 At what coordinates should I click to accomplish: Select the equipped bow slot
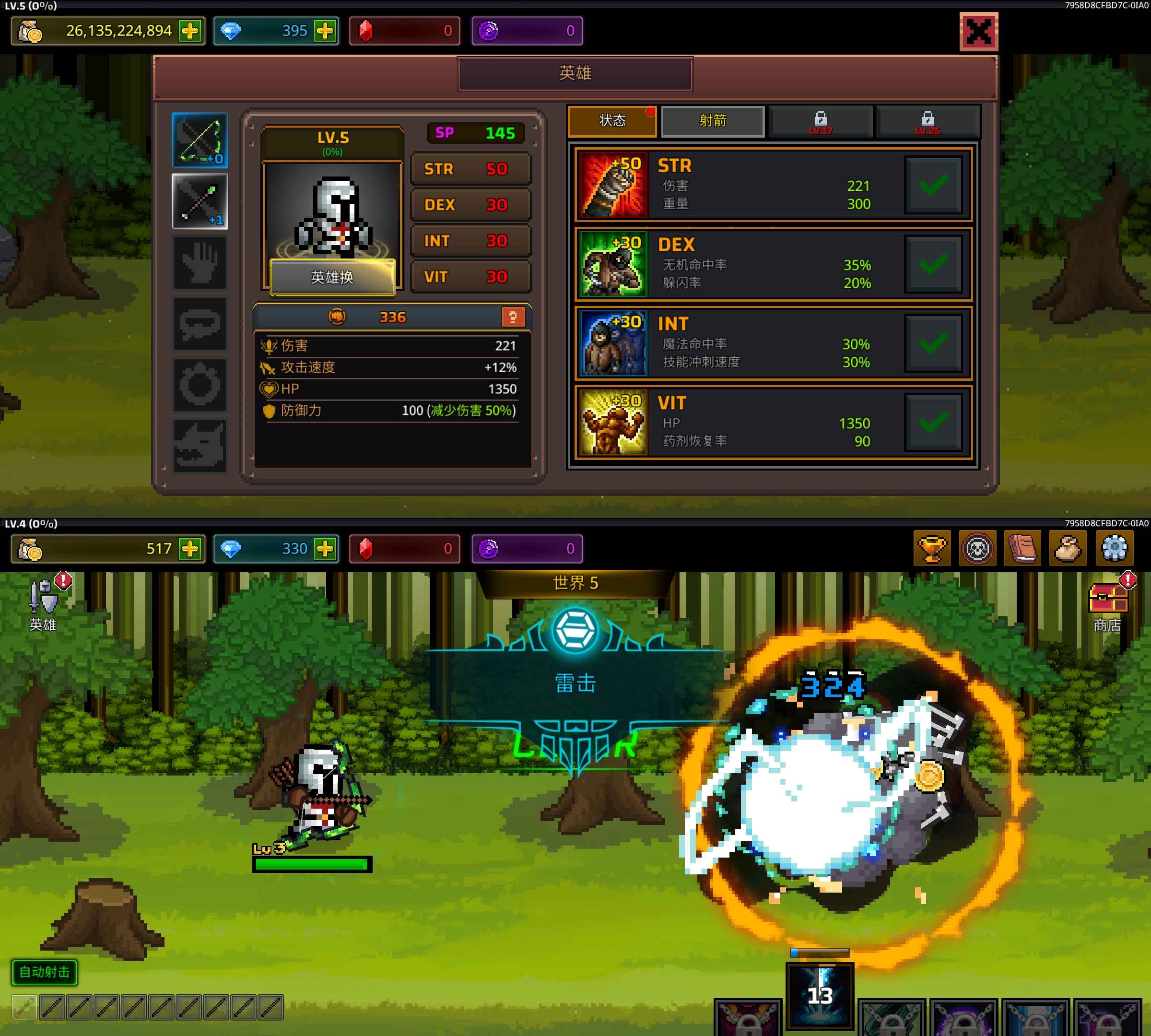click(200, 140)
